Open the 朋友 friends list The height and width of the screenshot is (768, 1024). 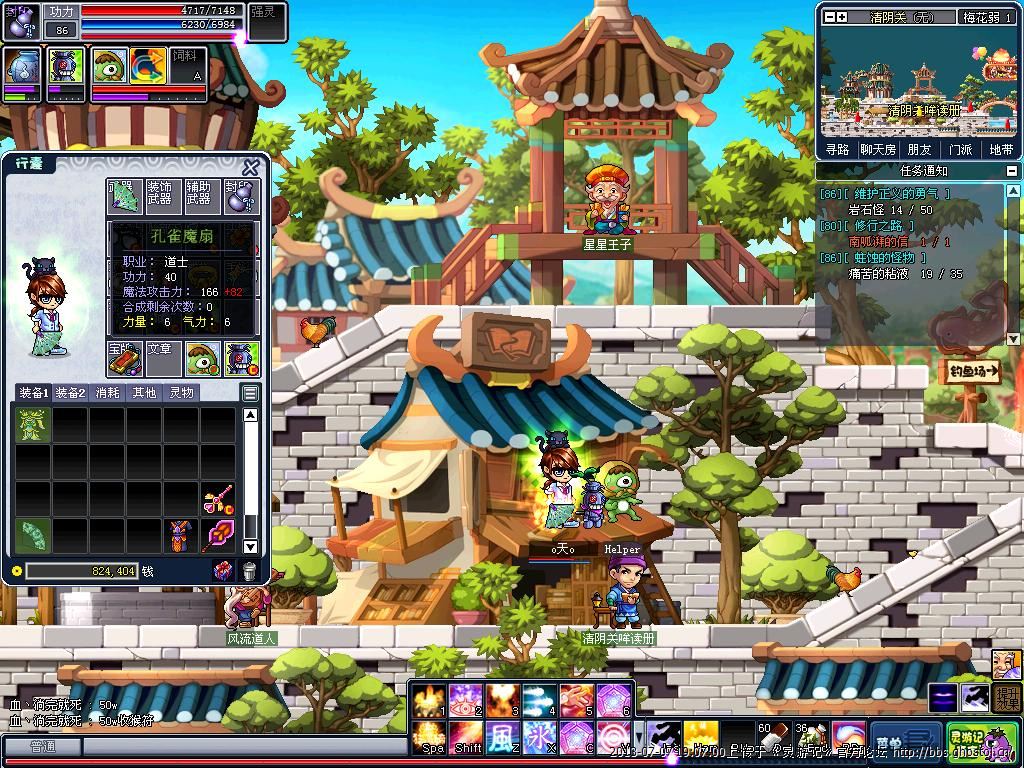[x=920, y=149]
